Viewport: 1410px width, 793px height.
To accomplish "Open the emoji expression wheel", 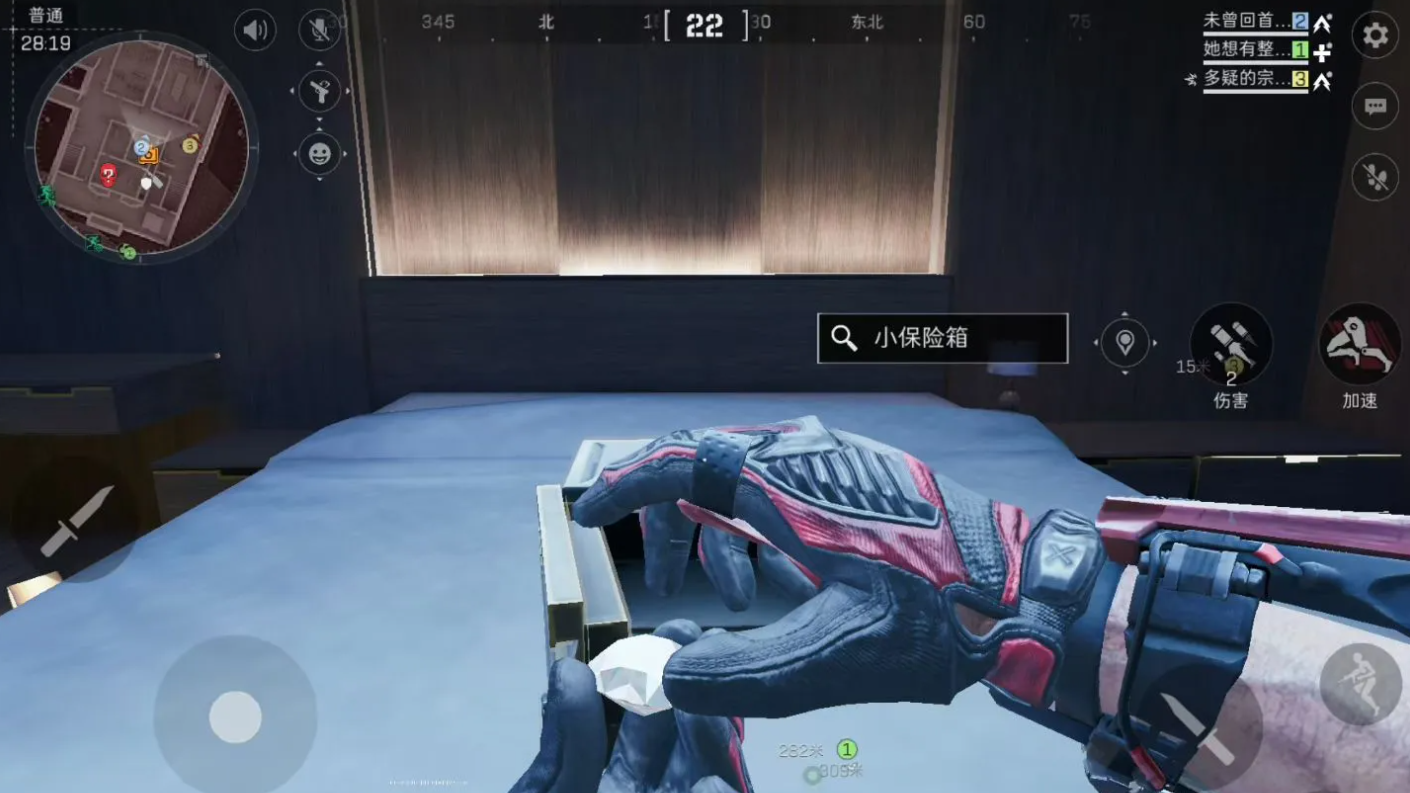I will [319, 155].
